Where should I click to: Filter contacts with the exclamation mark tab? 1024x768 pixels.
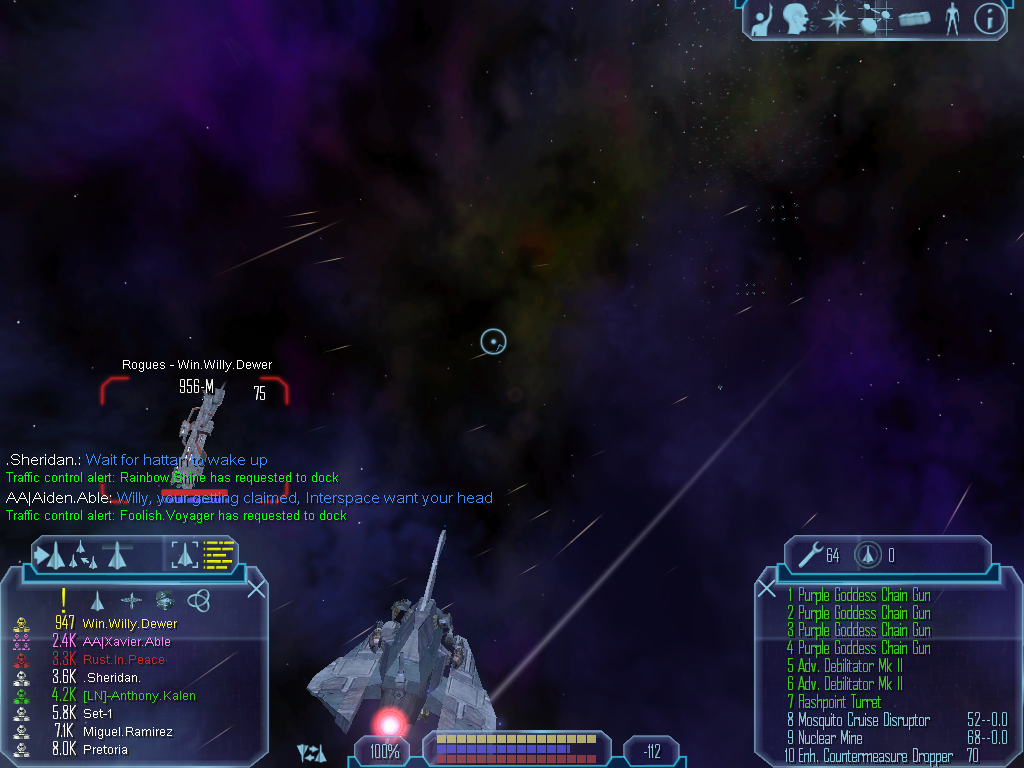(63, 600)
